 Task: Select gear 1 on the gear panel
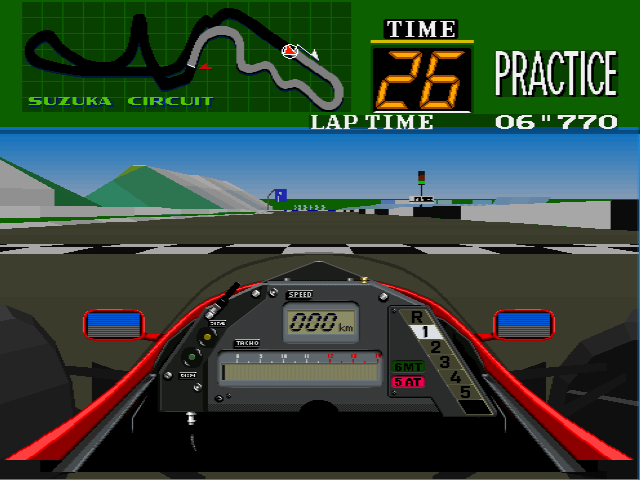pyautogui.click(x=424, y=331)
